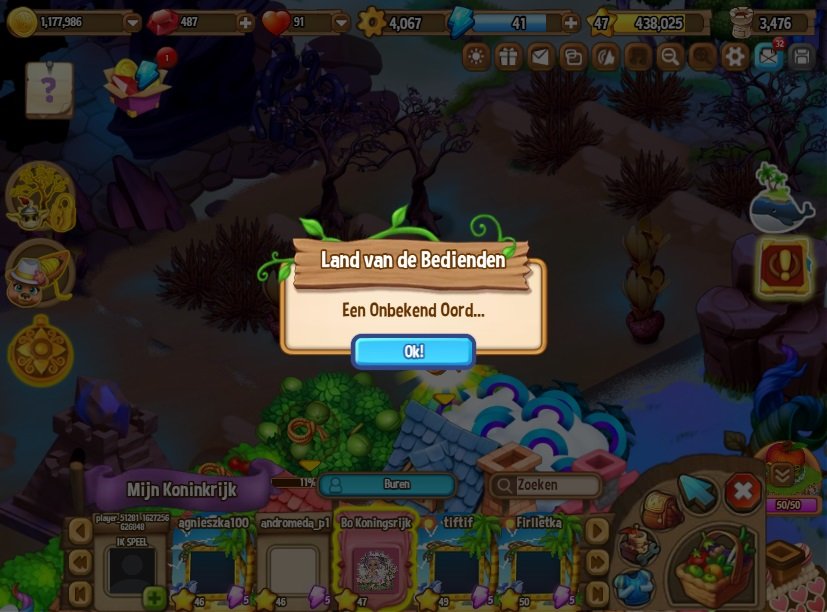Screen dimensions: 827x612
Task: Visit neighbor andromeda_p1's kingdom
Action: (294, 567)
